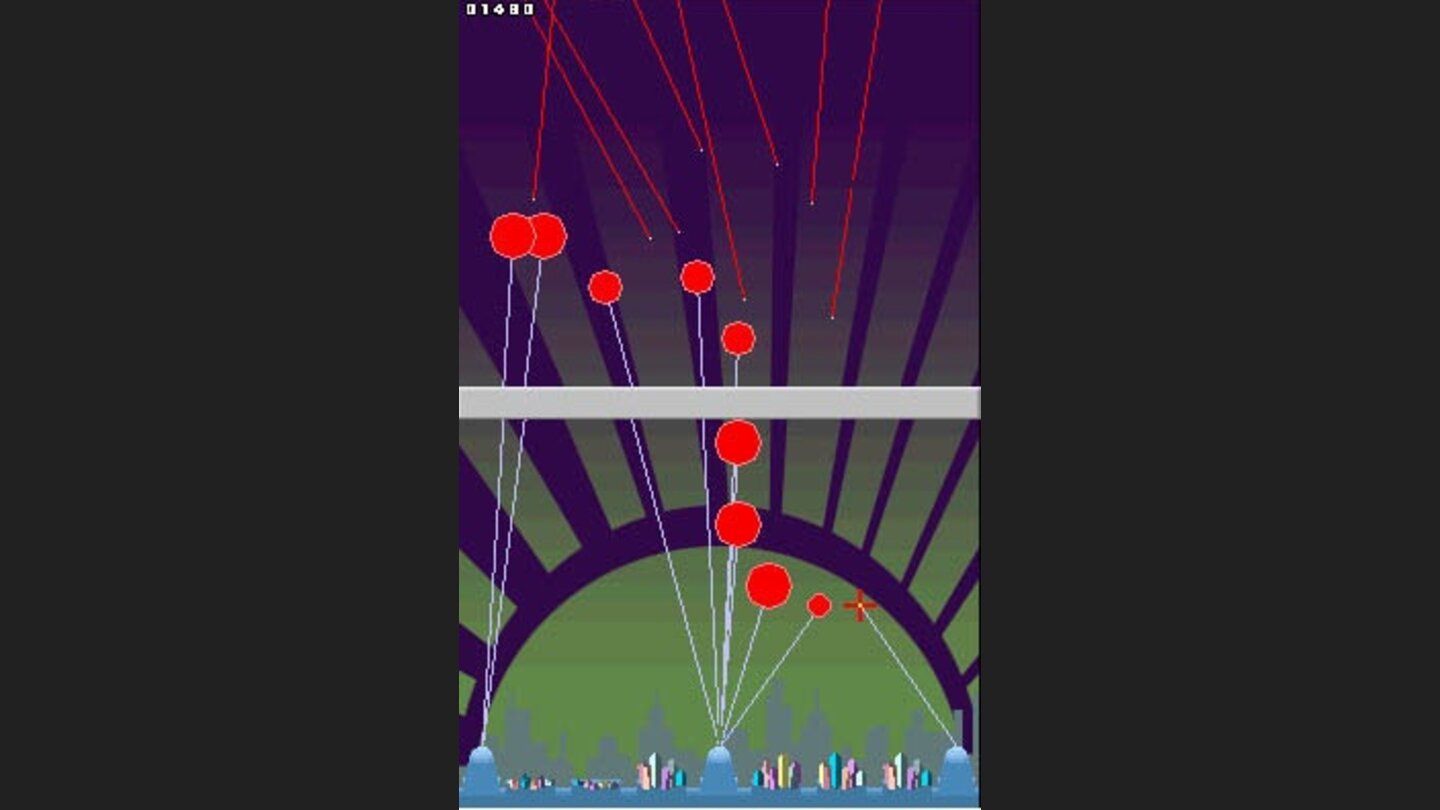The image size is (1440, 810).
Task: Click the big red blast above the crosshair
Action: [770, 585]
